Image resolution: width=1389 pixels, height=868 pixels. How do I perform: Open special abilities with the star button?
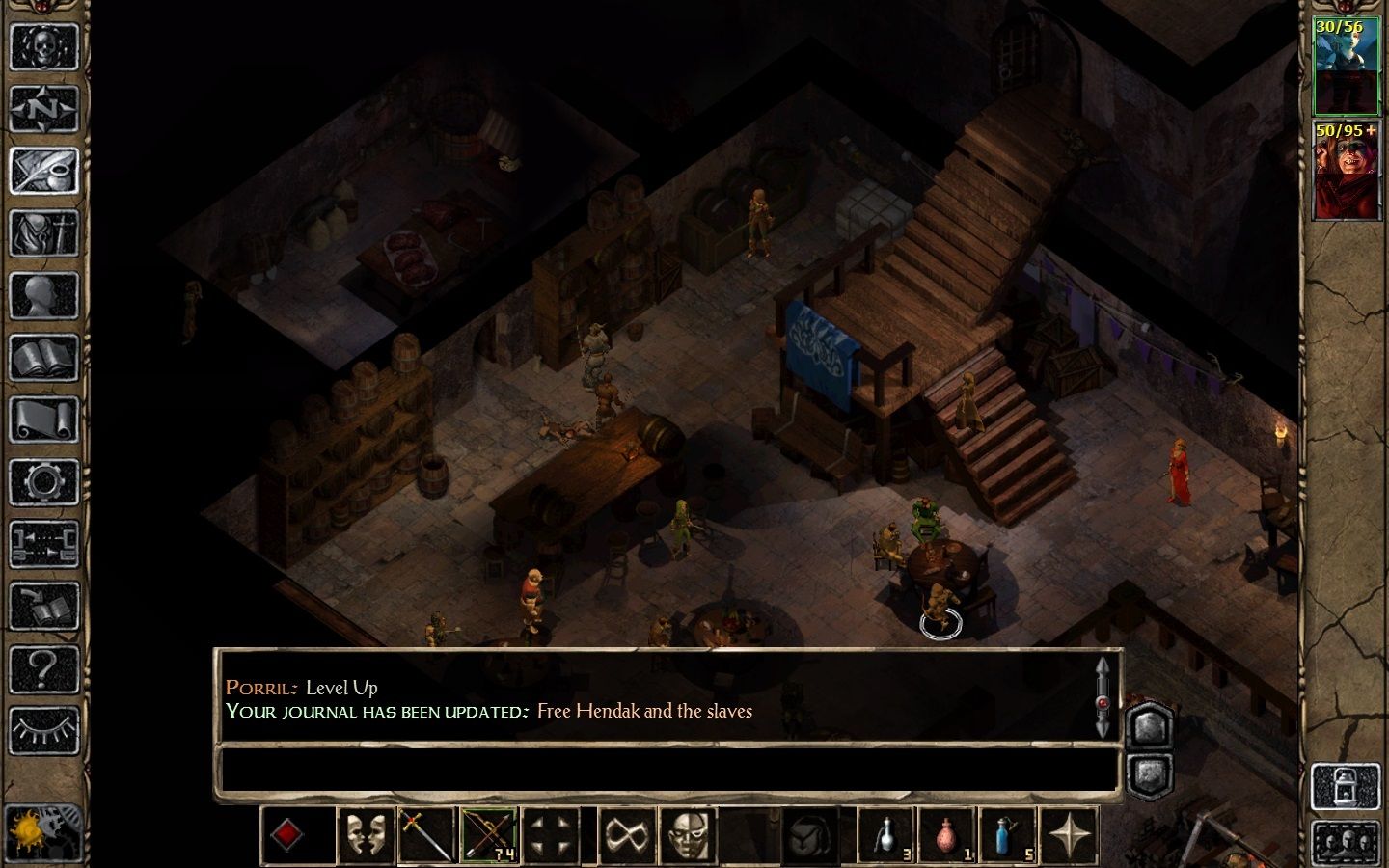point(1070,835)
